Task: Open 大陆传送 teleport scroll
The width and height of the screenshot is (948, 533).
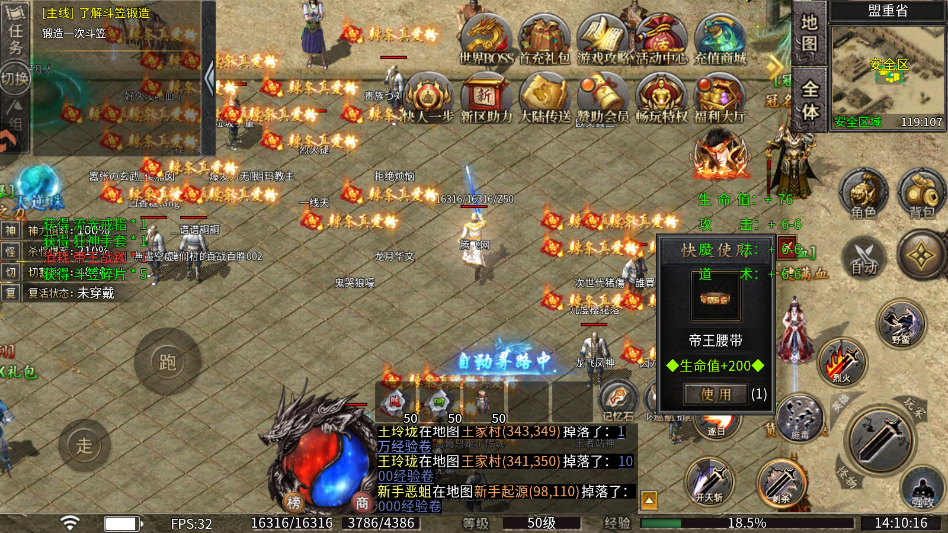Action: (545, 98)
